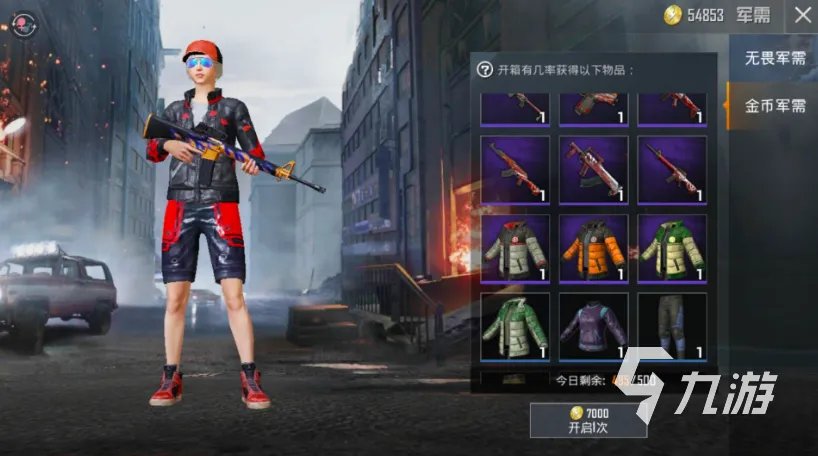Open one crate for 7000 gold
This screenshot has height=456, width=818.
587,420
